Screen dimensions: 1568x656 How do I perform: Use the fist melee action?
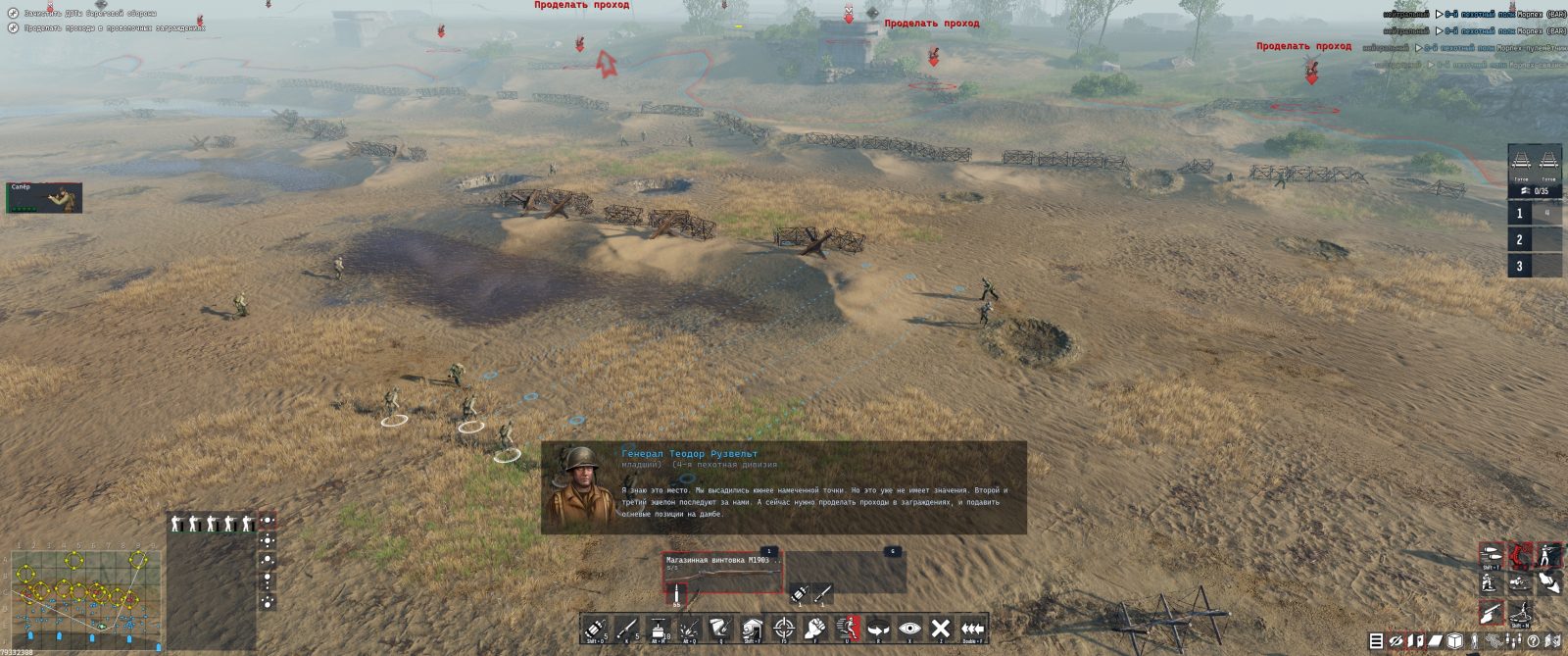tap(814, 629)
